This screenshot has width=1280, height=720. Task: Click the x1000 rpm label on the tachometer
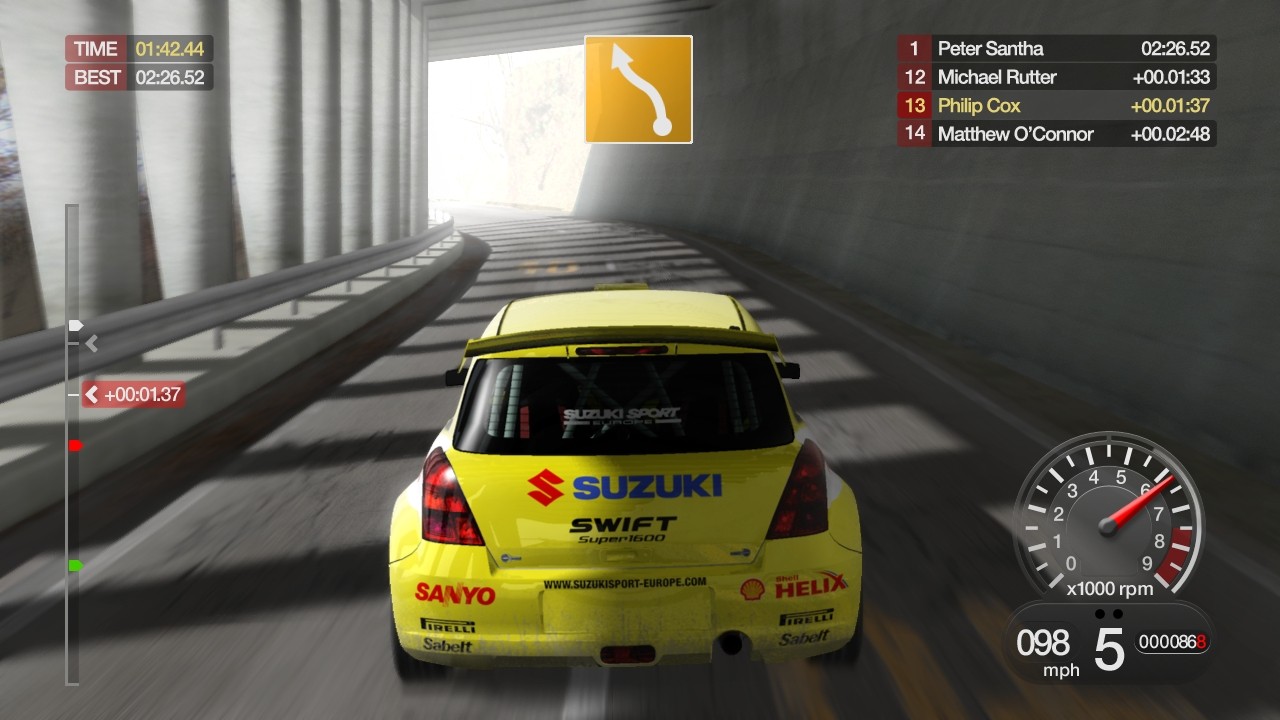[1110, 589]
